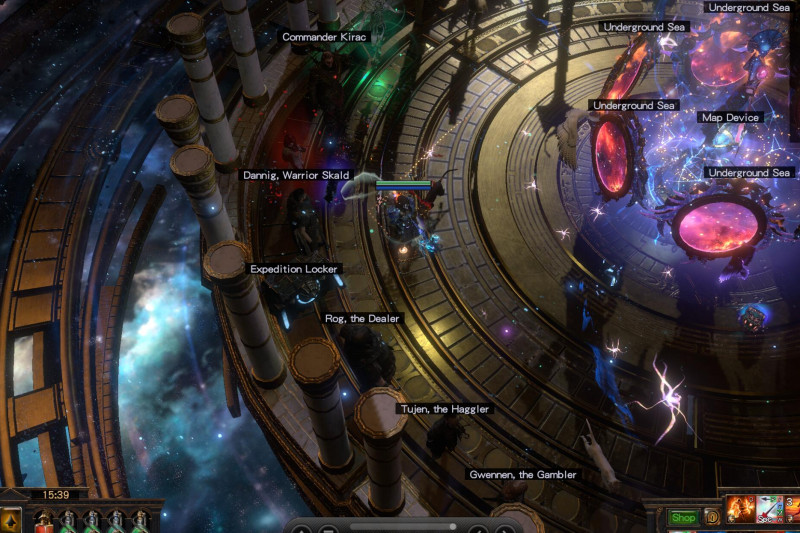800x533 pixels.
Task: Choose the Rog, the Dealer nameplate
Action: tap(362, 319)
